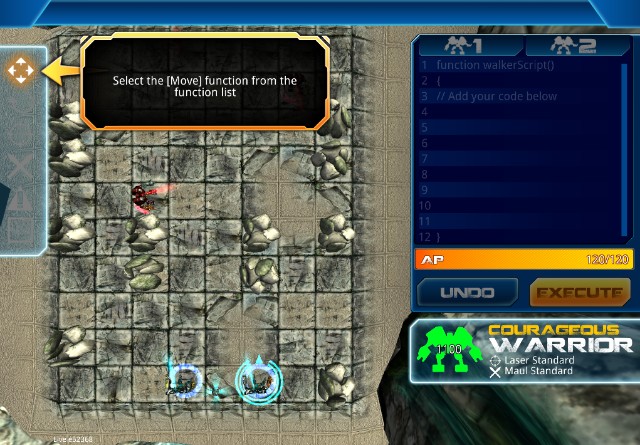640x445 pixels.
Task: Select the Courageous Warrior mech card
Action: [x=525, y=351]
